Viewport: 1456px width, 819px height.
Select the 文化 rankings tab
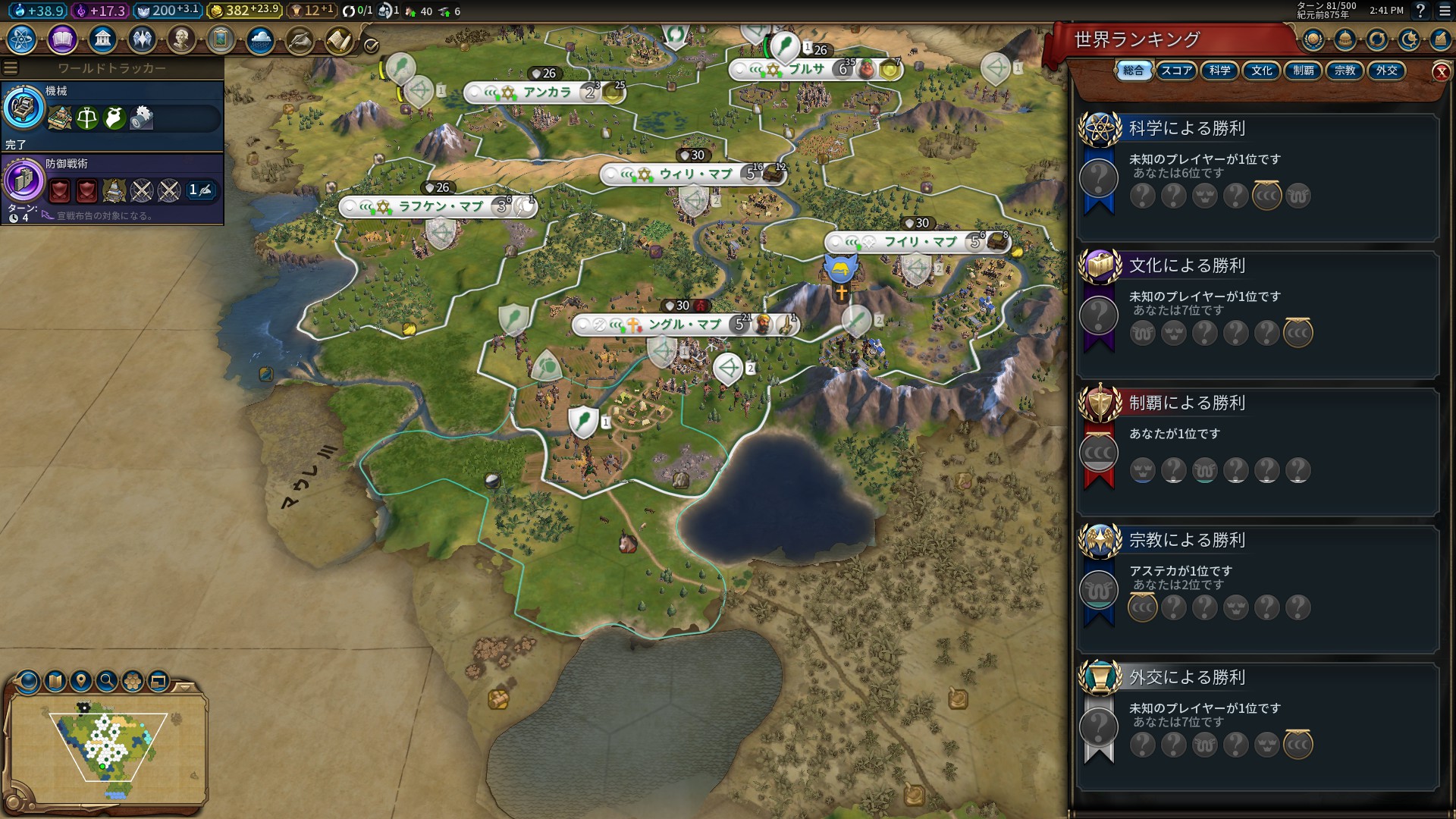point(1261,71)
